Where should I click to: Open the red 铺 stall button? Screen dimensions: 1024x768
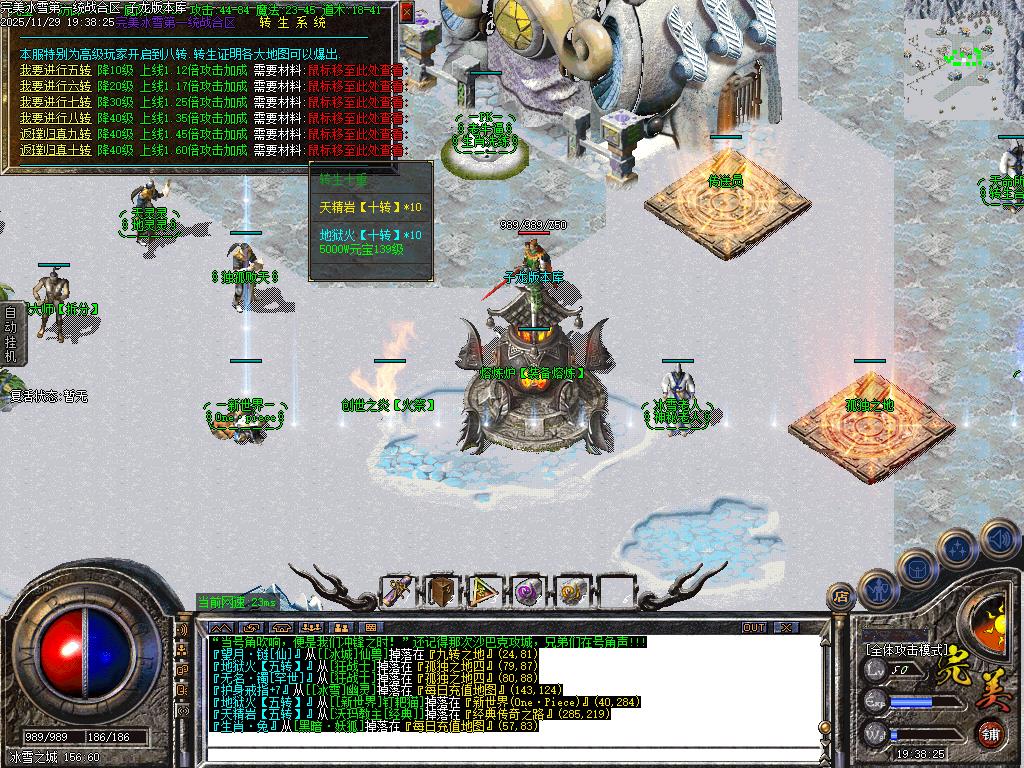[x=990, y=733]
